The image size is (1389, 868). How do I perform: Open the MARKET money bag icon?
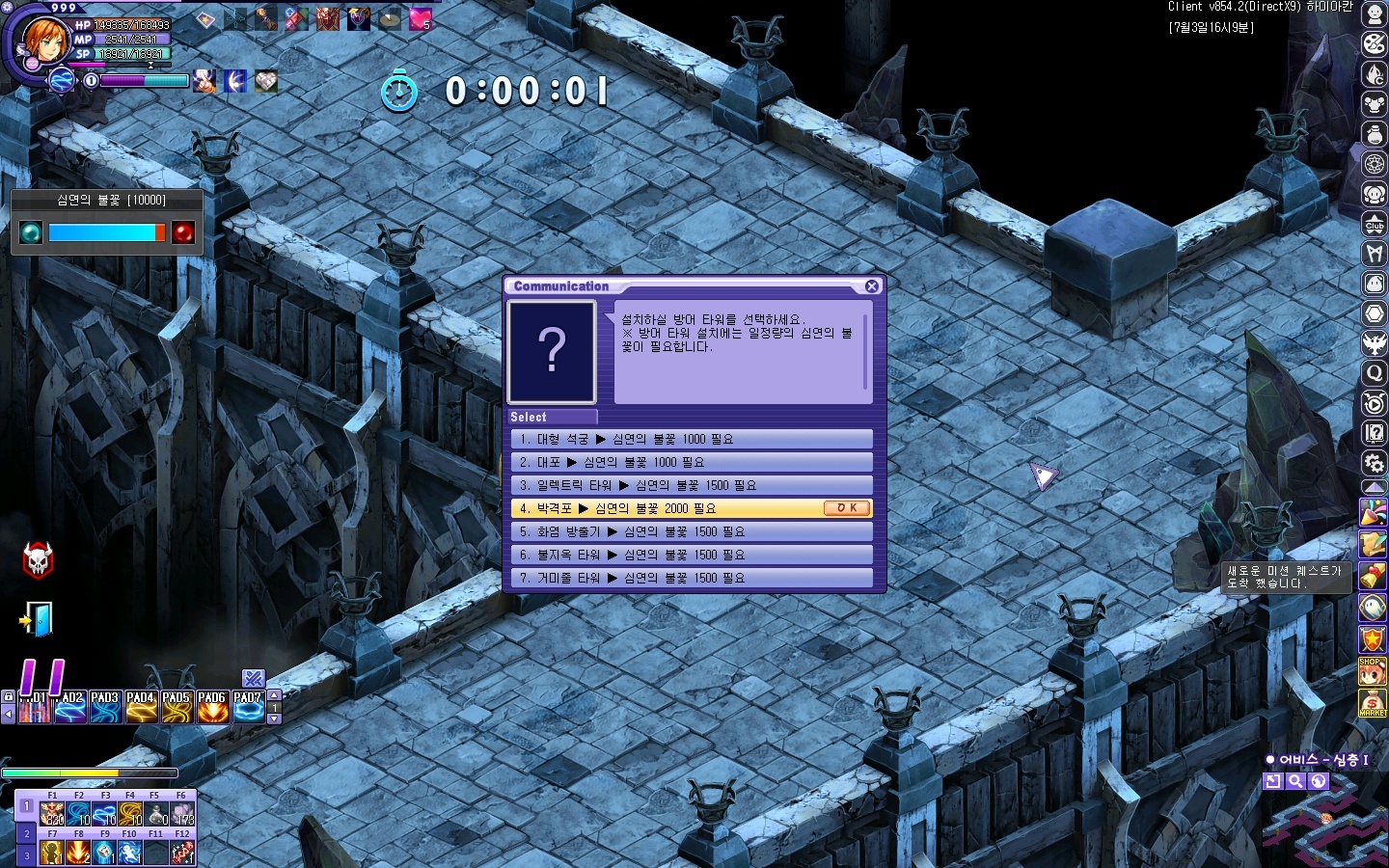click(1373, 704)
